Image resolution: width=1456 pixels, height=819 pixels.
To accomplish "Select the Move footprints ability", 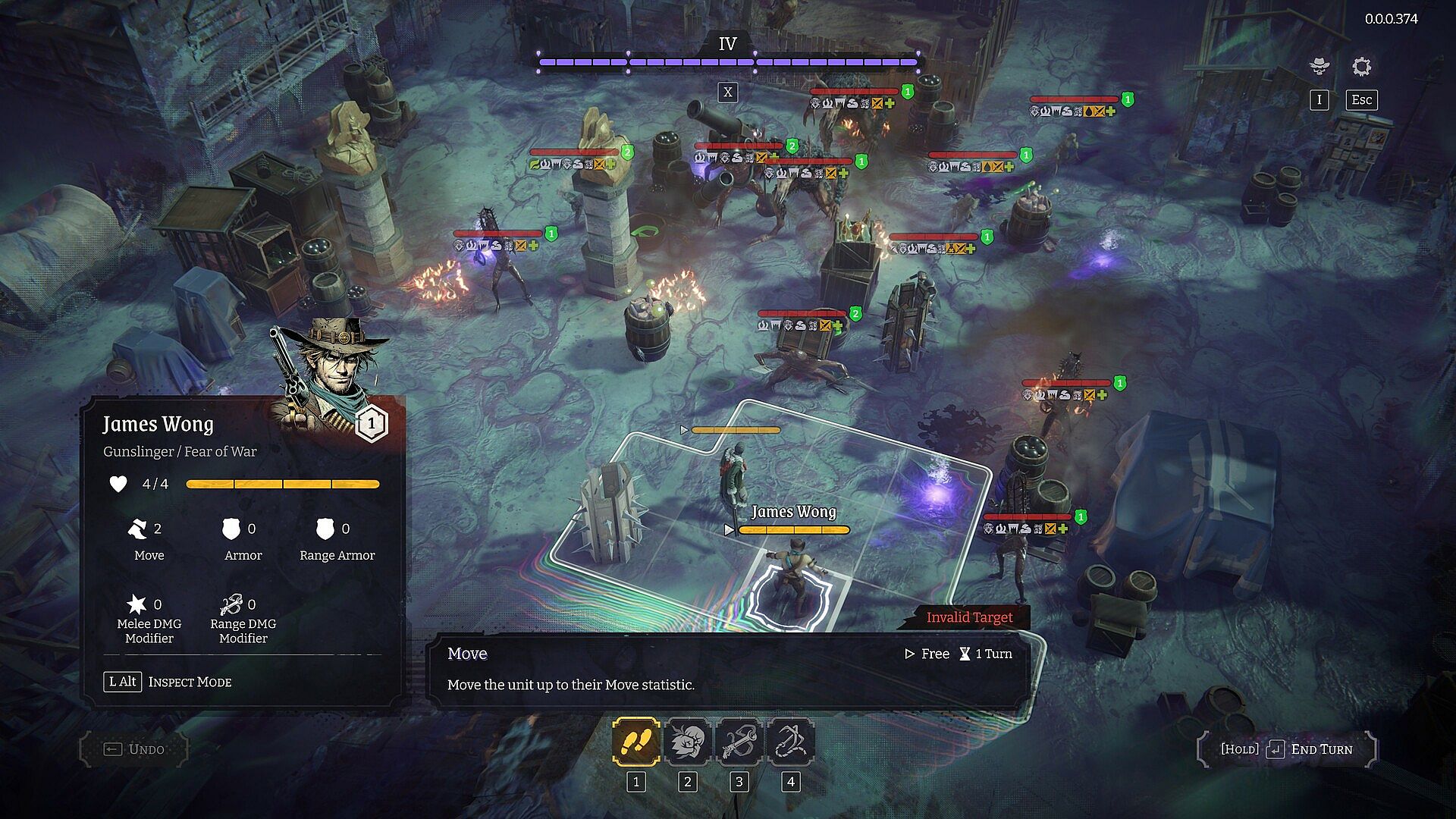I will (x=635, y=742).
